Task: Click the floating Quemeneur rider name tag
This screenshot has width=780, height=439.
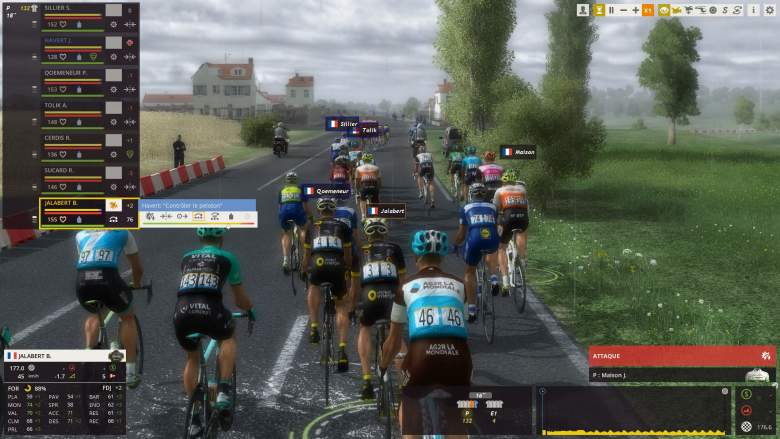Action: [326, 191]
